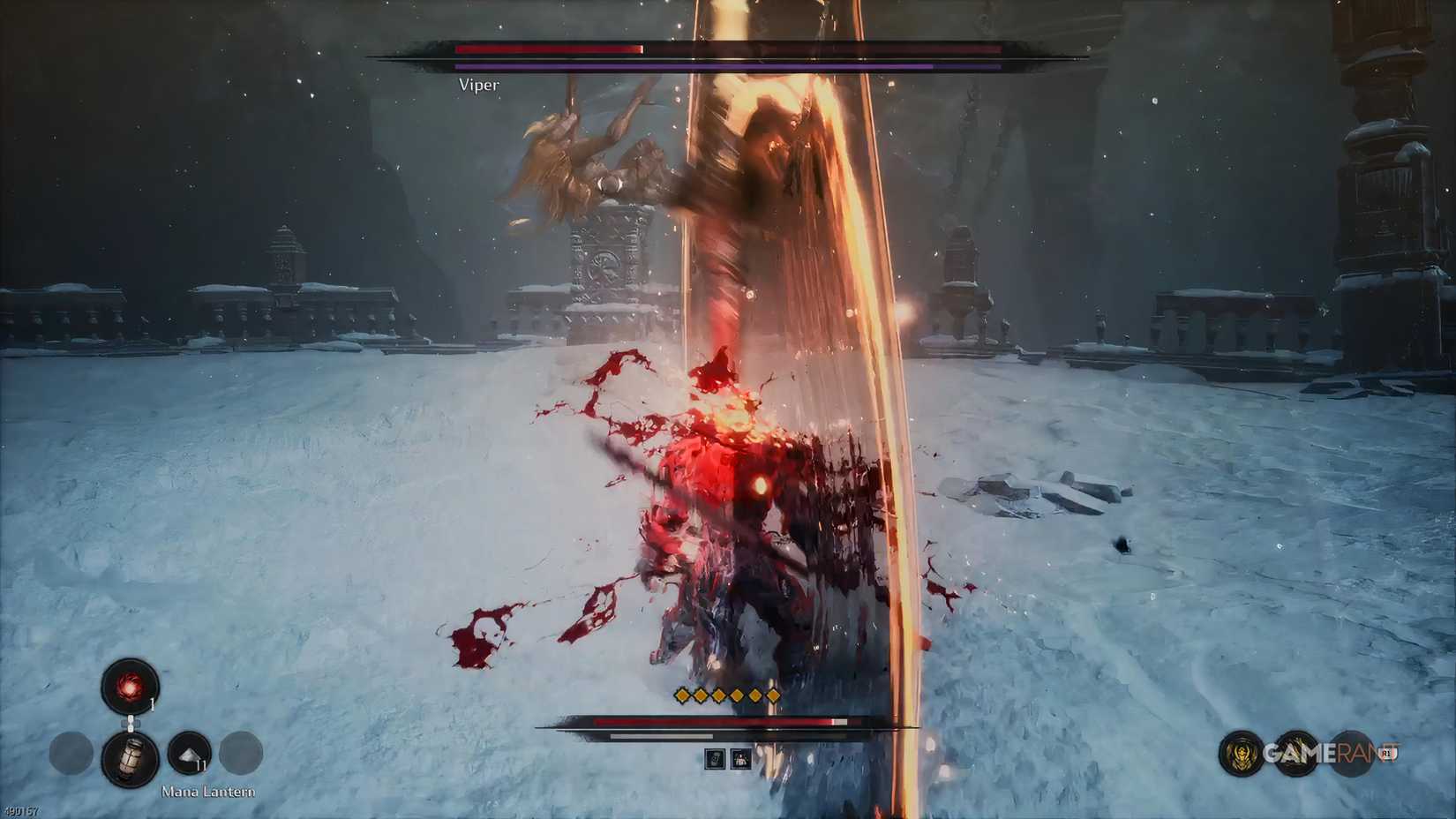Click the GameRant watermark logo
Viewport: 1456px width, 819px height.
click(x=1324, y=752)
